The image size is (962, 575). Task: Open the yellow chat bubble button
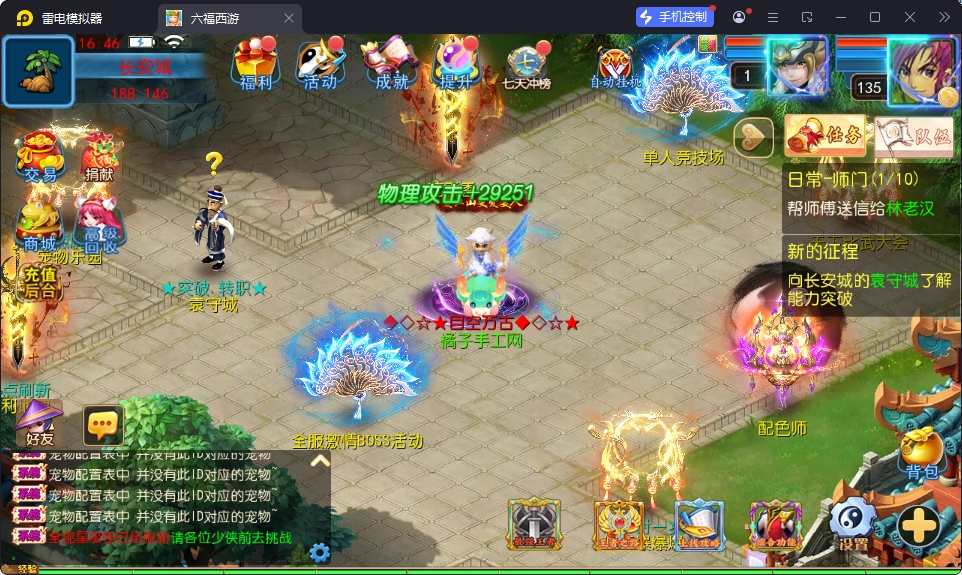(103, 425)
